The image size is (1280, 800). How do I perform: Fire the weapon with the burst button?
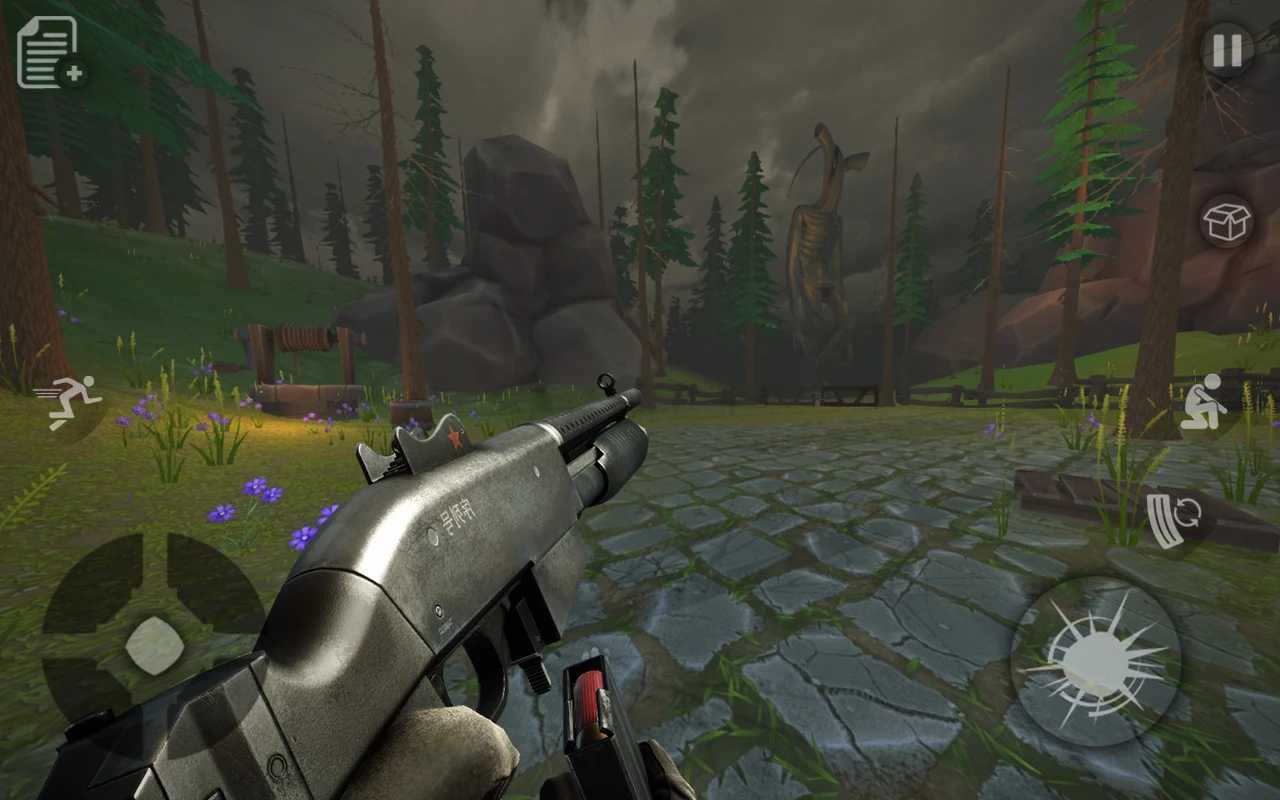[1096, 661]
